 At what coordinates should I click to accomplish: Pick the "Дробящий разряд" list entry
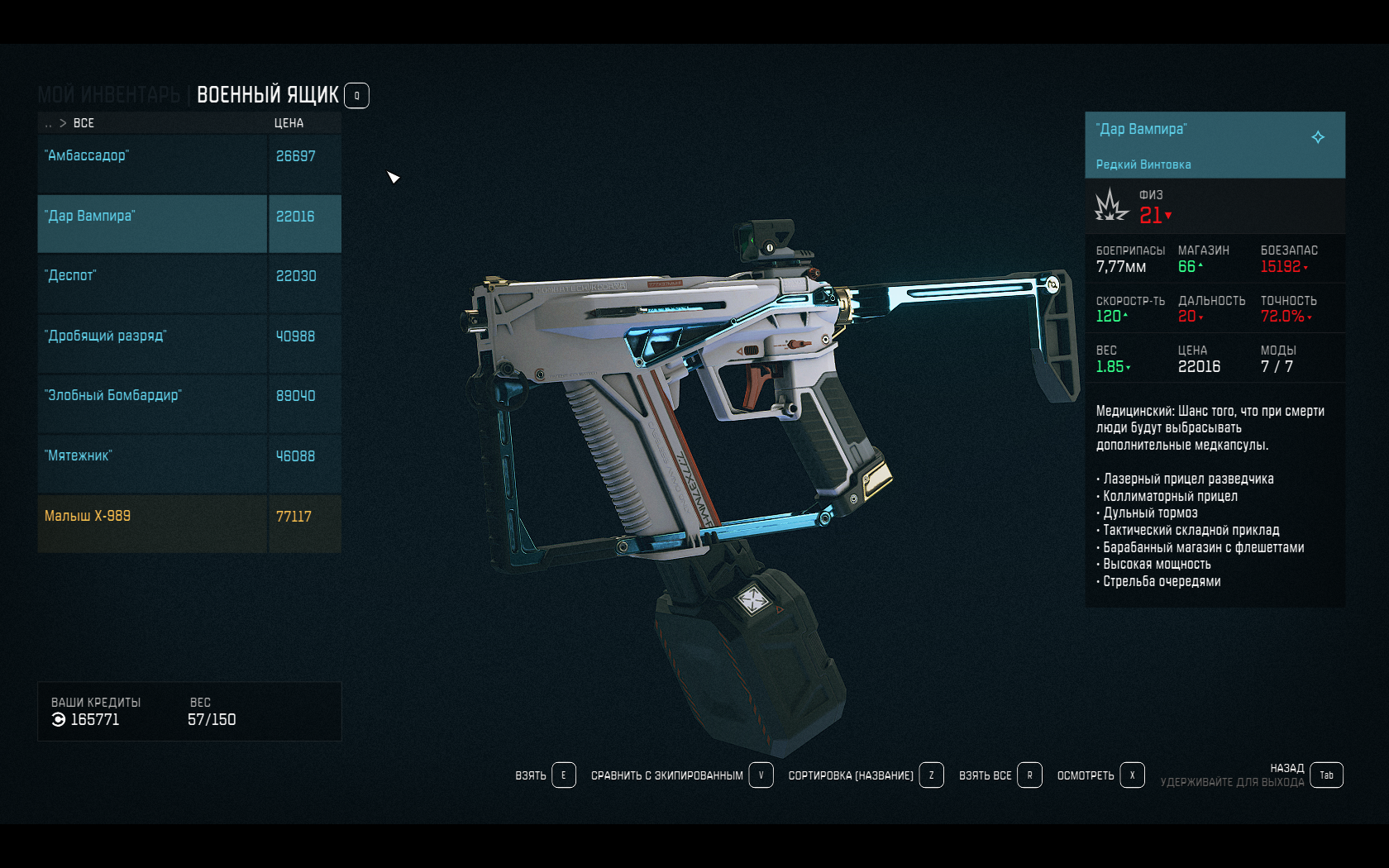click(153, 343)
